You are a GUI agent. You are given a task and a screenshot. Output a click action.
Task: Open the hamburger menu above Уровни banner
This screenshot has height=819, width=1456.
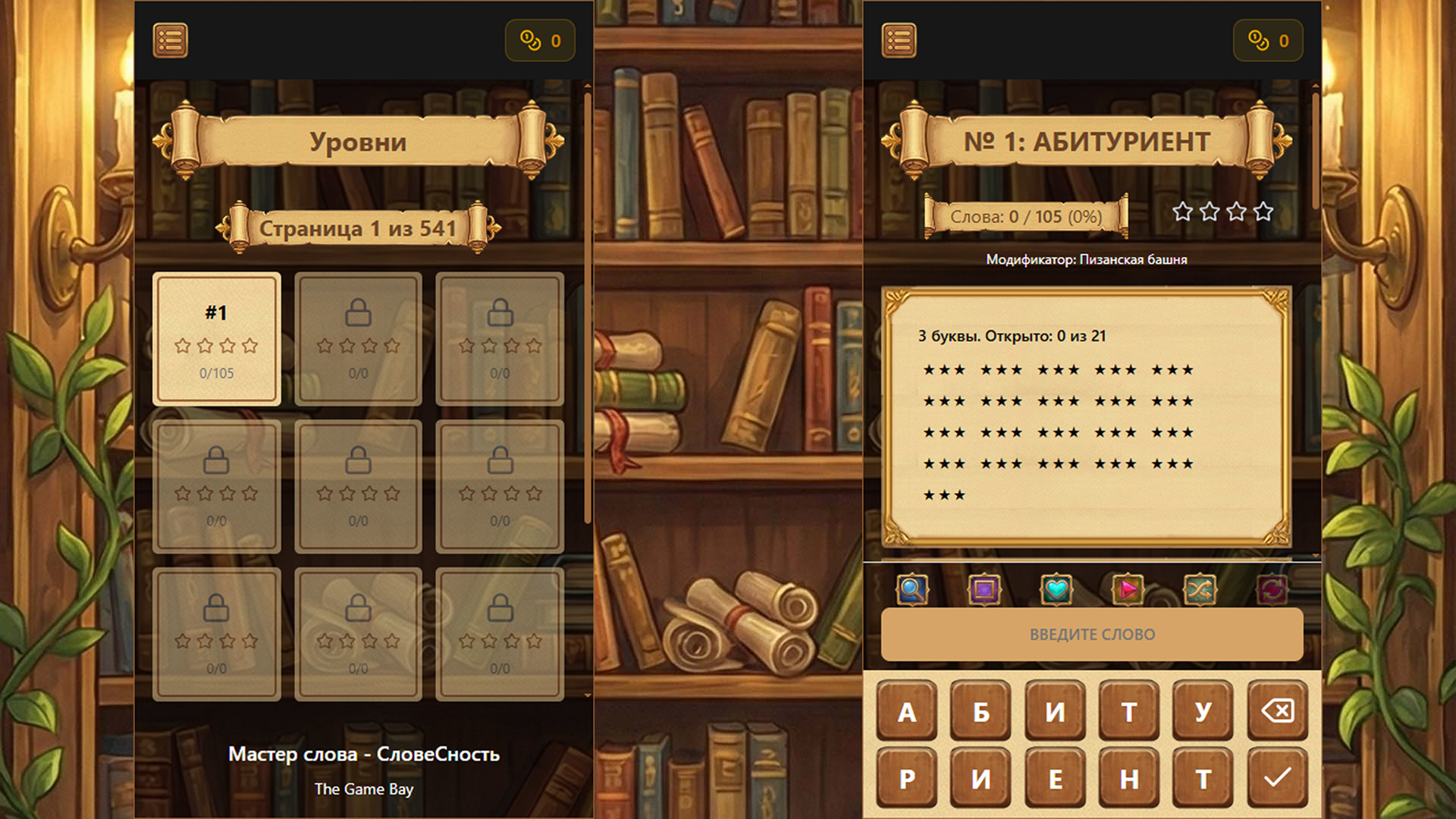pyautogui.click(x=170, y=39)
